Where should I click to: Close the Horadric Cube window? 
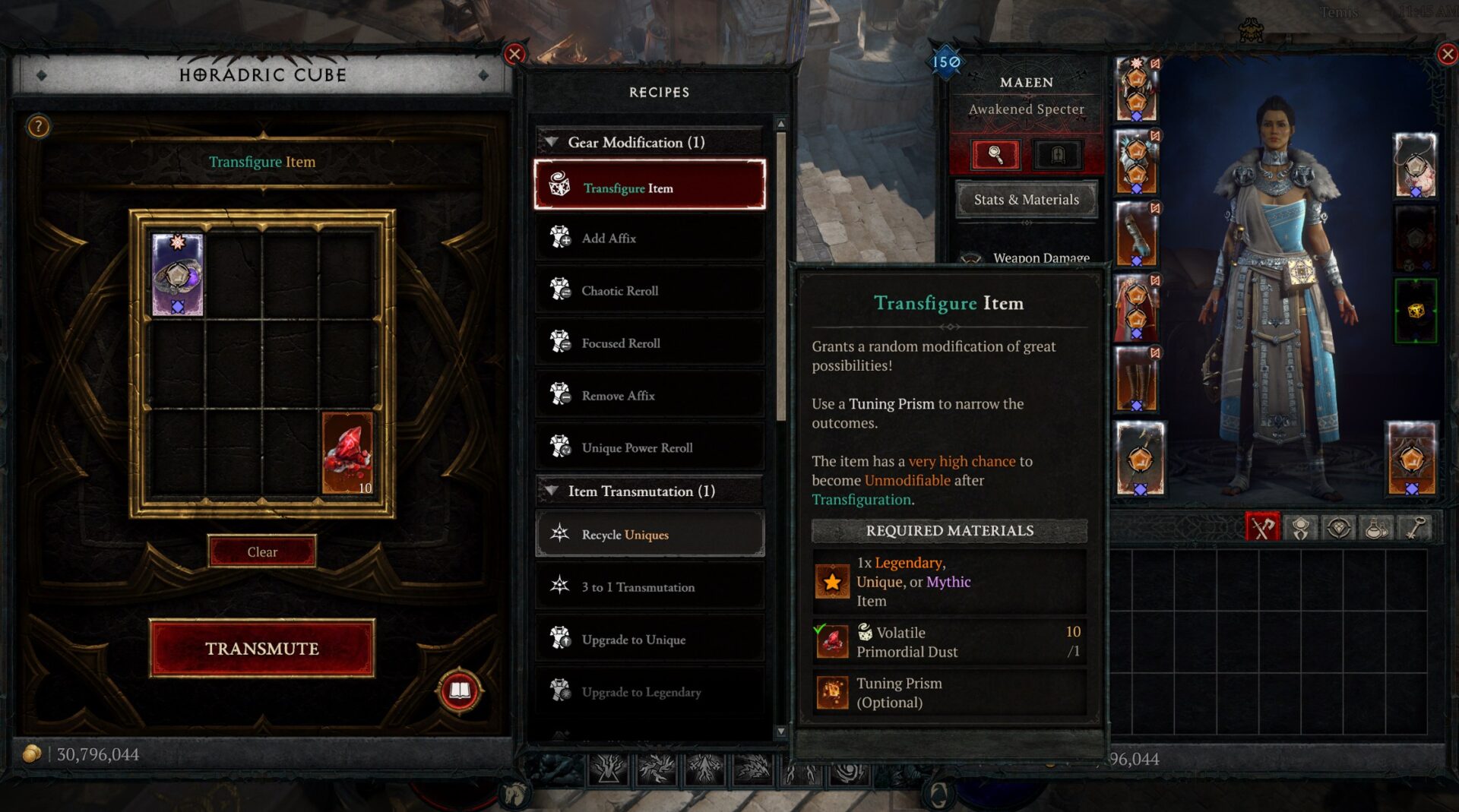pos(514,54)
